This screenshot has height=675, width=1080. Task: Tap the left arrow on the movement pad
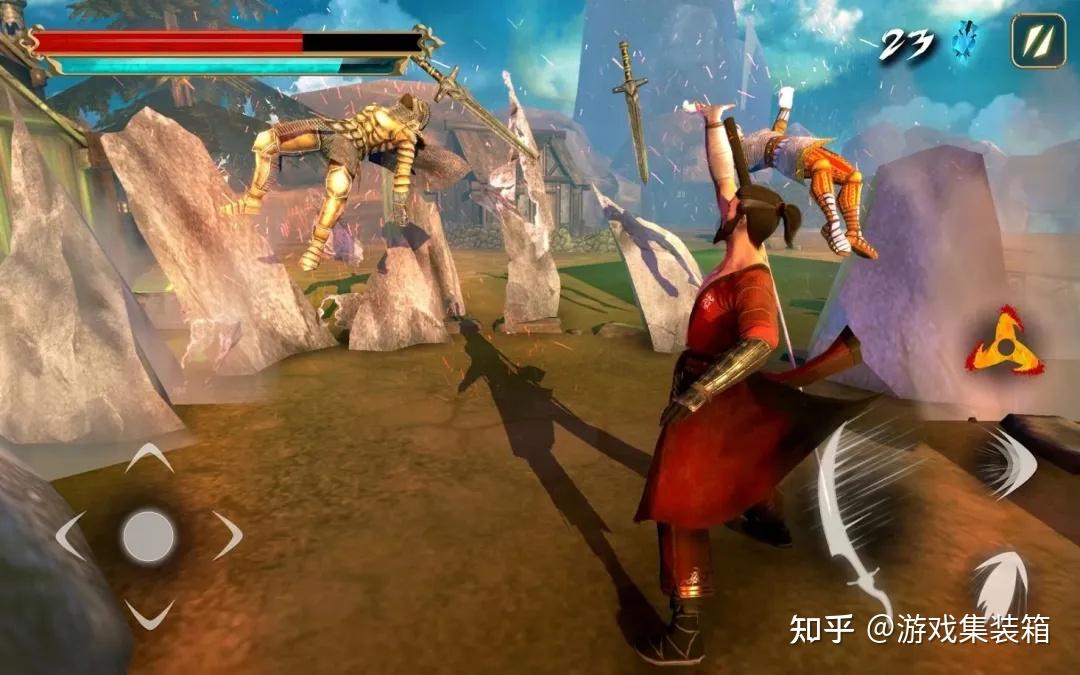point(71,536)
